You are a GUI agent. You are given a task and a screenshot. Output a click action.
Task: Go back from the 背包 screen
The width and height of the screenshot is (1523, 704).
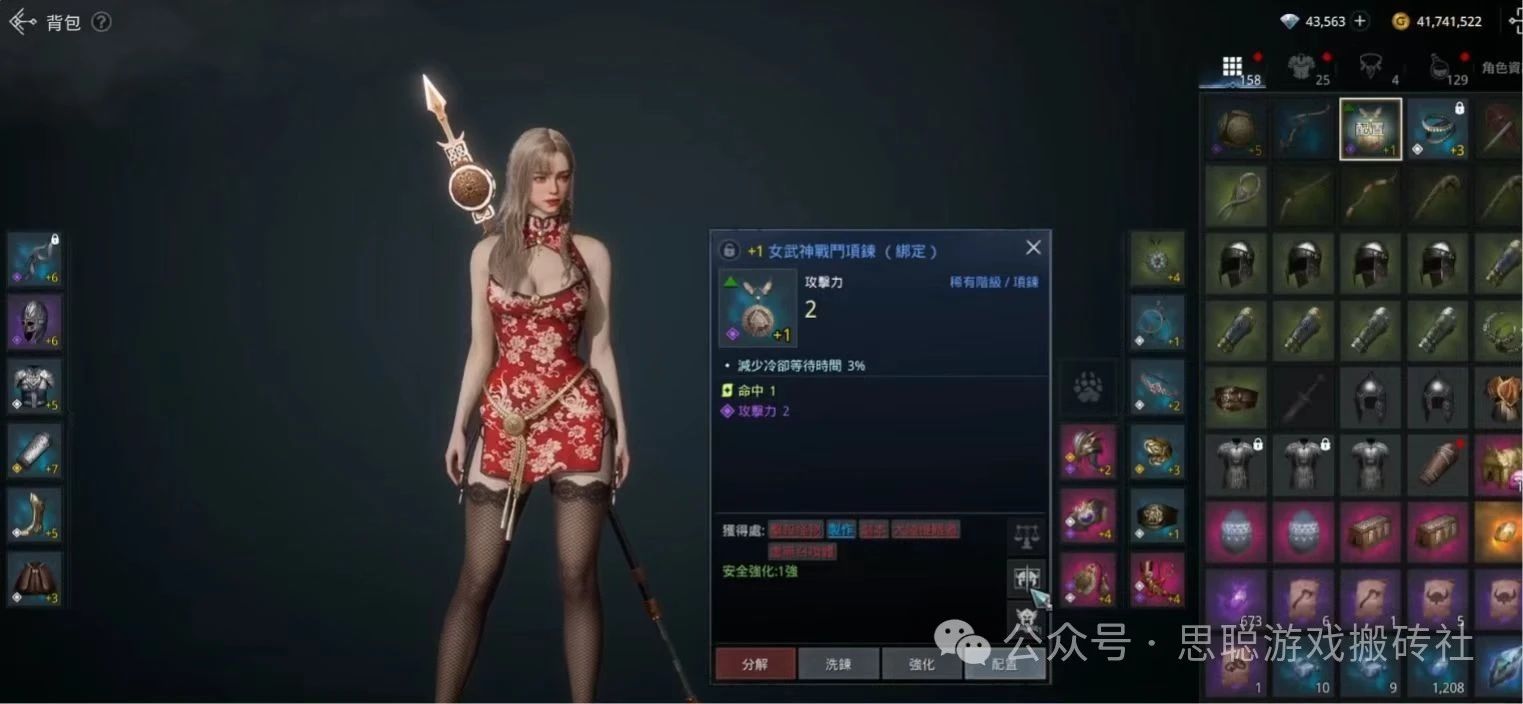tap(22, 22)
